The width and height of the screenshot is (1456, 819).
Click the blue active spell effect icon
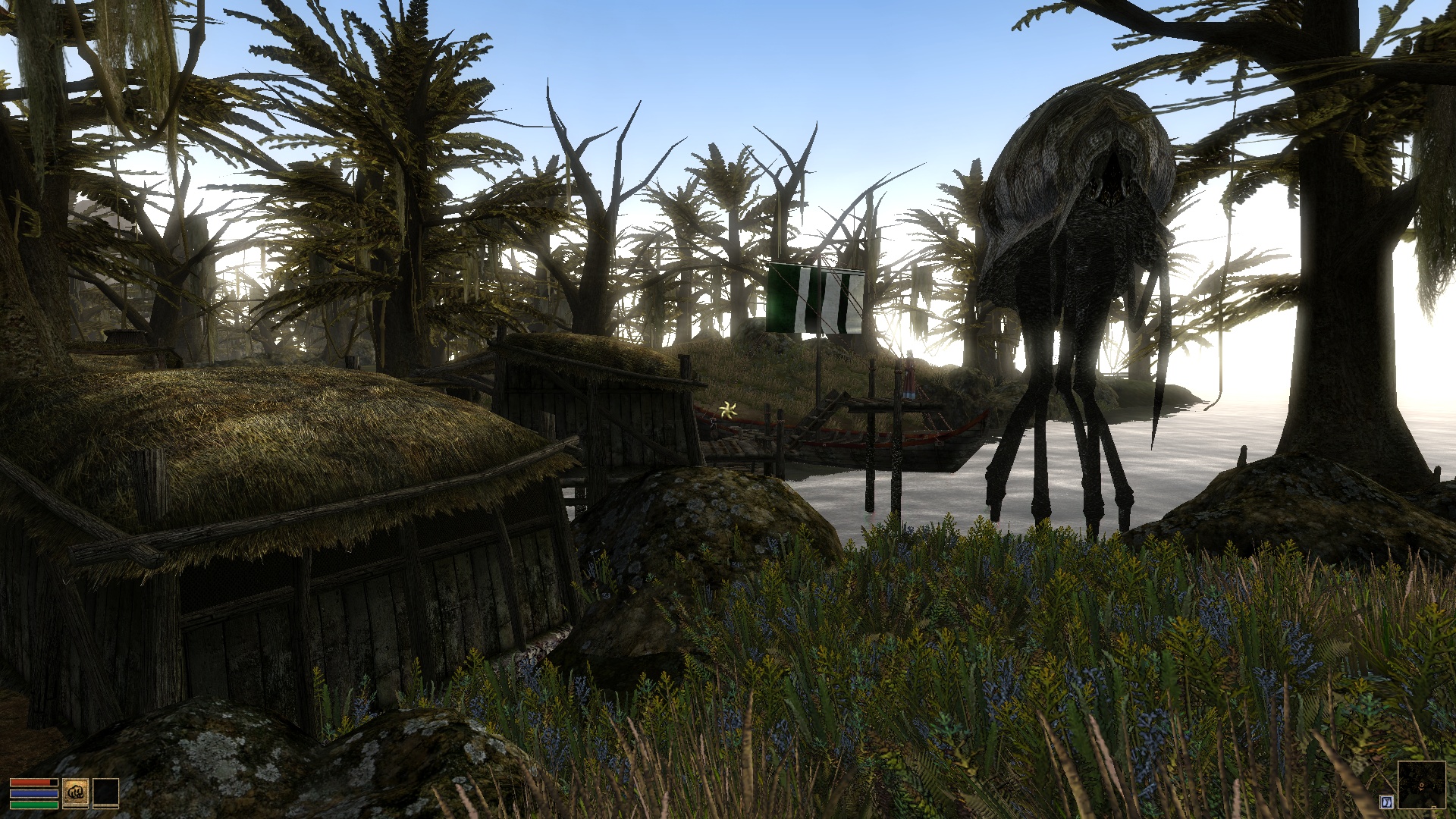coord(1386,802)
